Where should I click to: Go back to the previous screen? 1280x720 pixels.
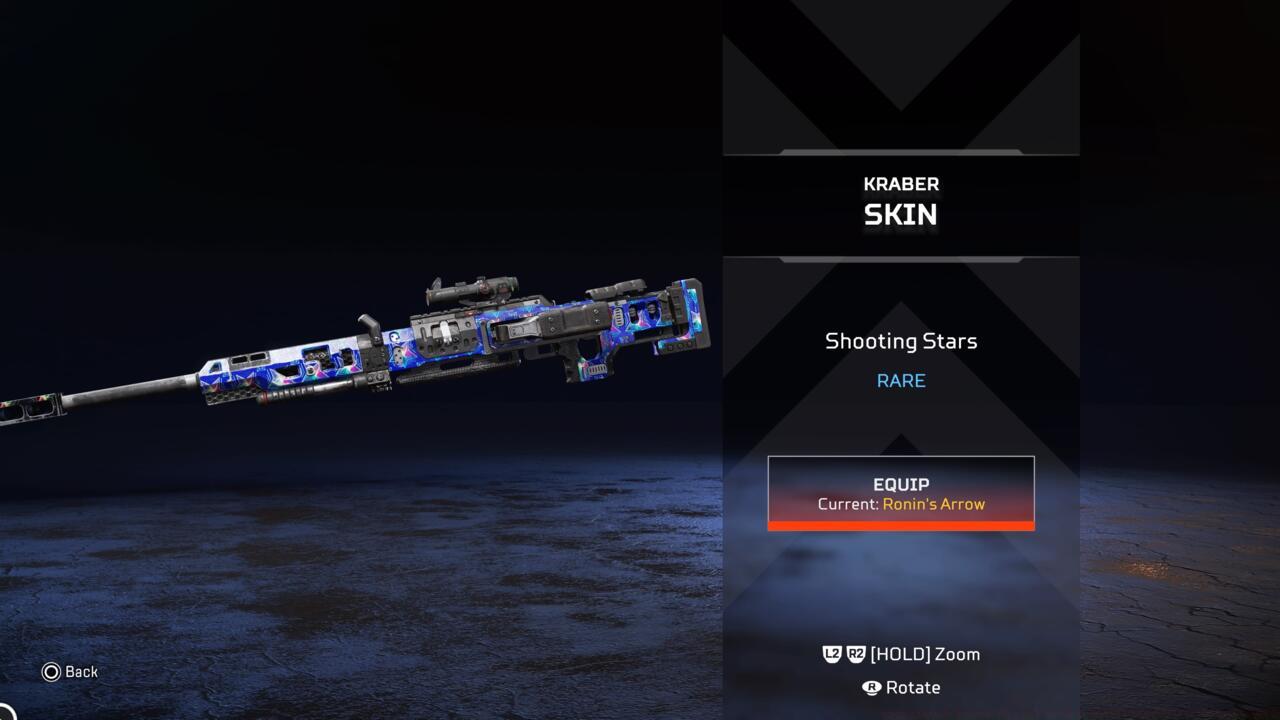[x=70, y=672]
